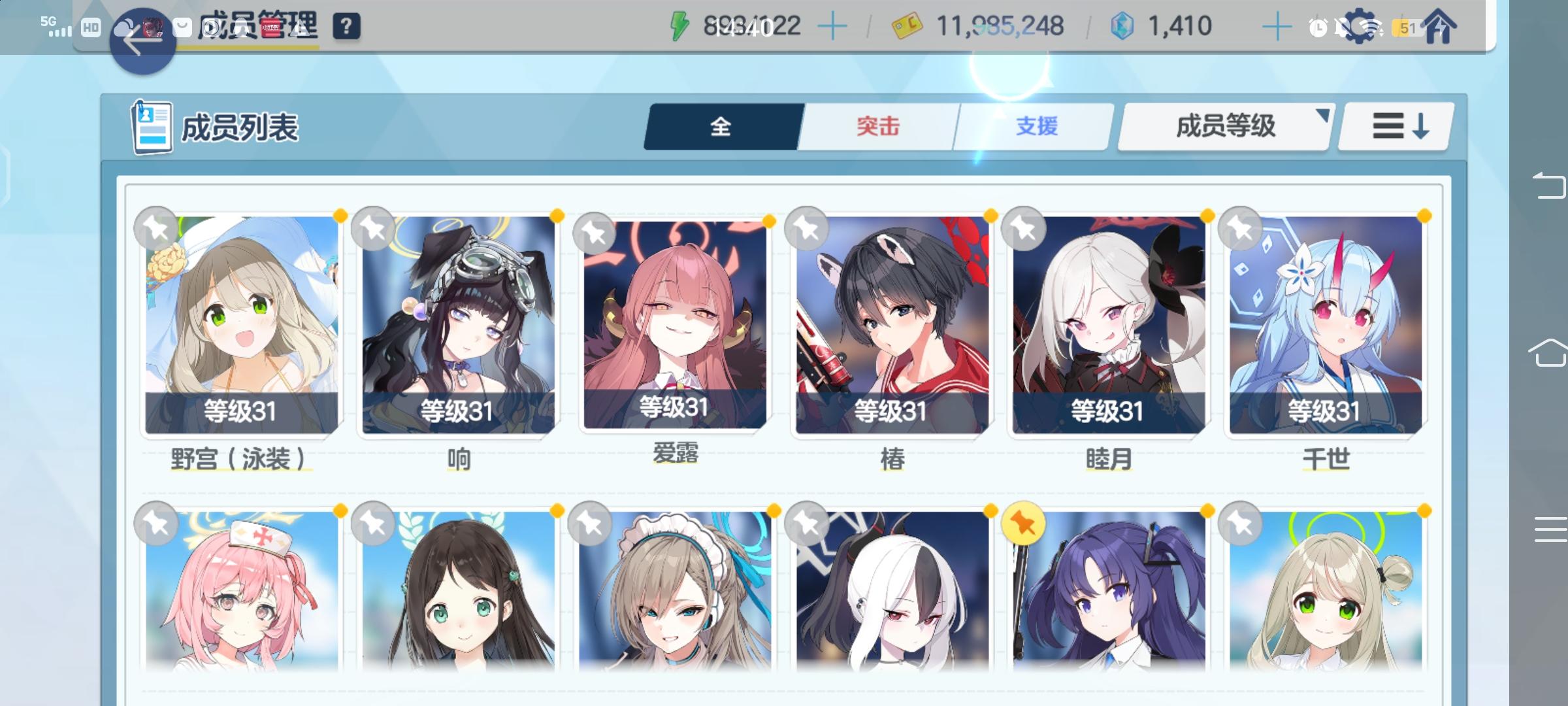This screenshot has width=1568, height=706.
Task: Toggle the pin on 野宫（泳装）'s card
Action: [x=155, y=228]
